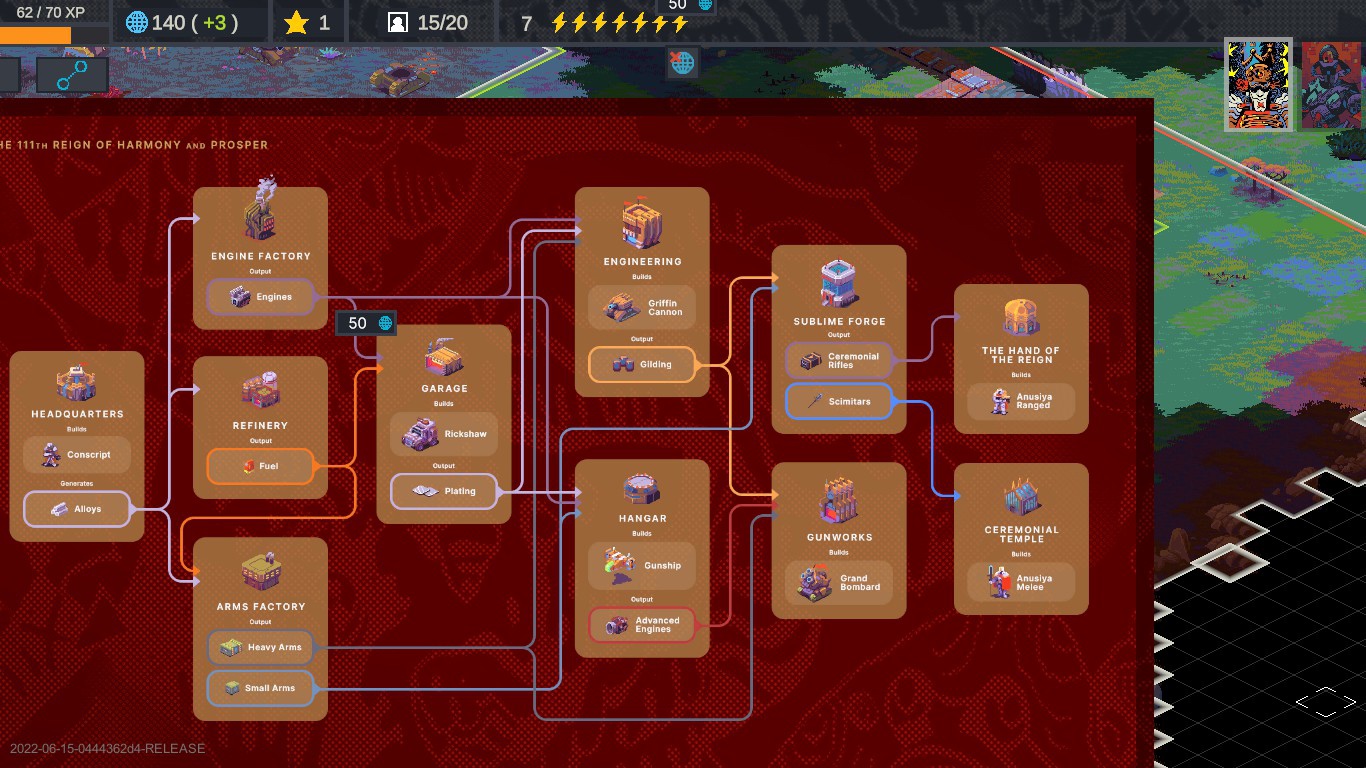Choose the Griffin Cannon unit
Screen dimensions: 1366x768
point(642,308)
